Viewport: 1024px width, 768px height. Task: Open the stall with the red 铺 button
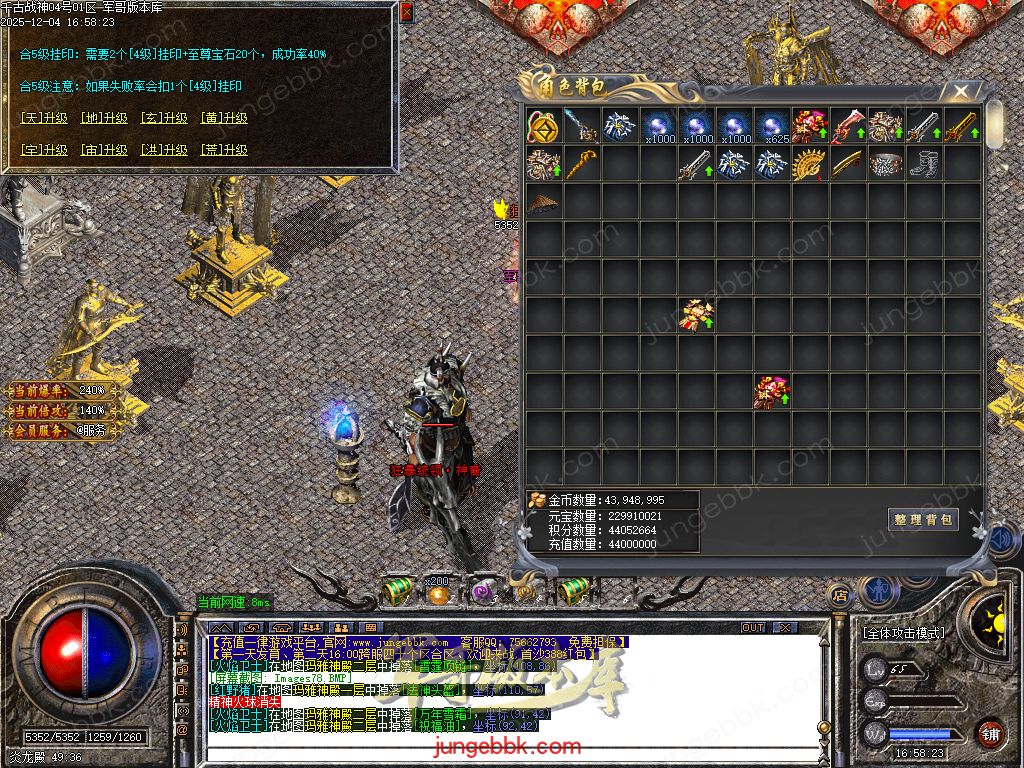pos(990,733)
